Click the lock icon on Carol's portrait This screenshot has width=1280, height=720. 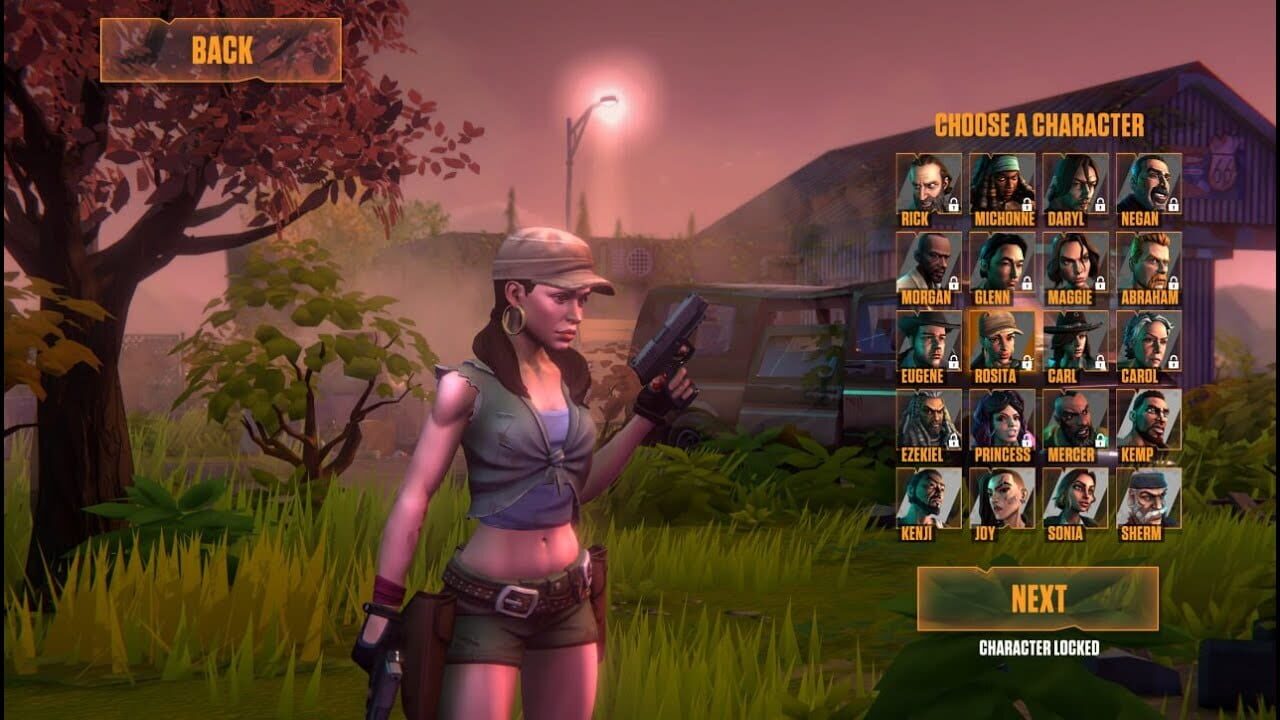click(x=1174, y=361)
